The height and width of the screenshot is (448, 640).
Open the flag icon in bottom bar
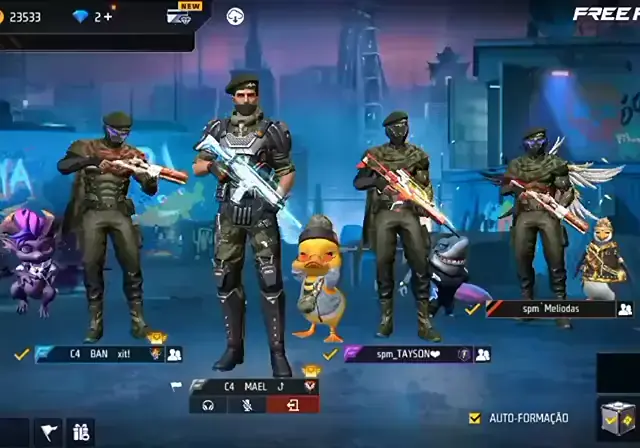tap(48, 433)
